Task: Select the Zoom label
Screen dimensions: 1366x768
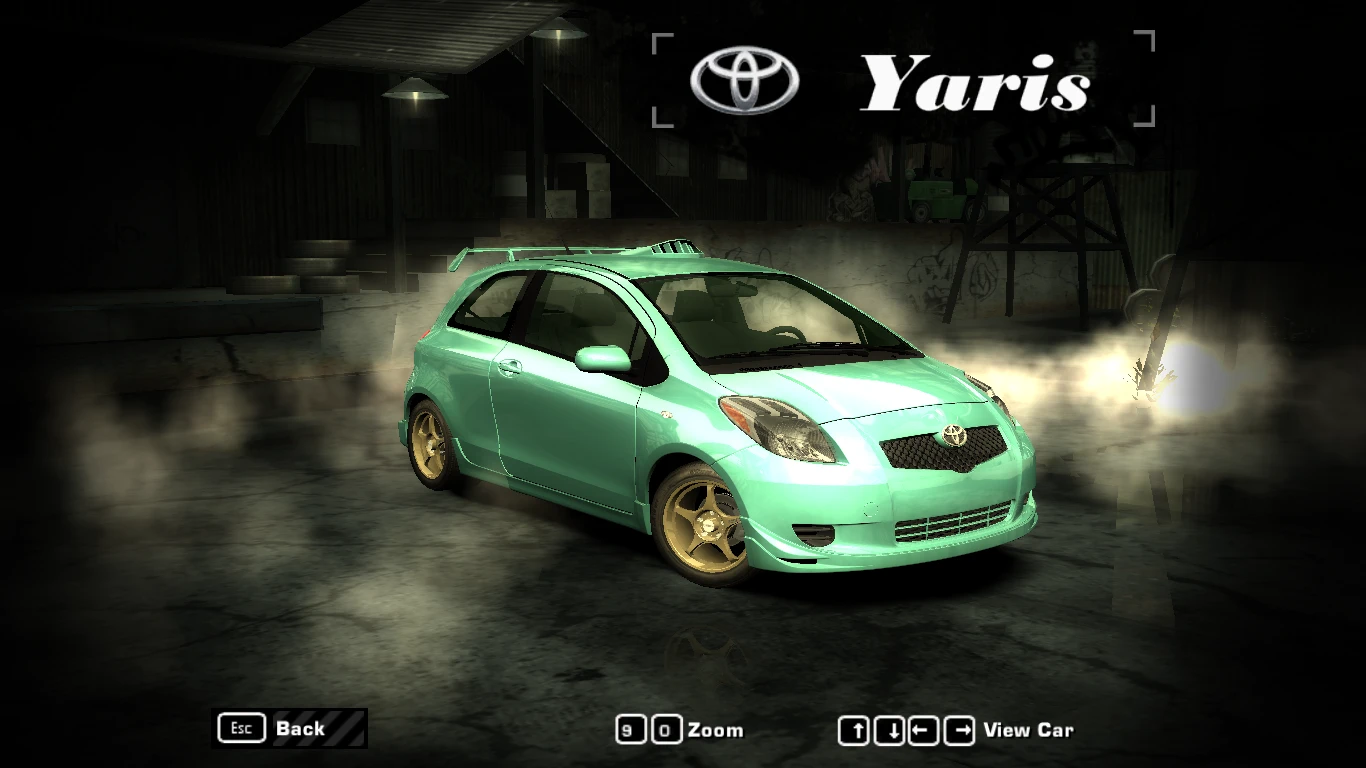Action: click(x=716, y=730)
